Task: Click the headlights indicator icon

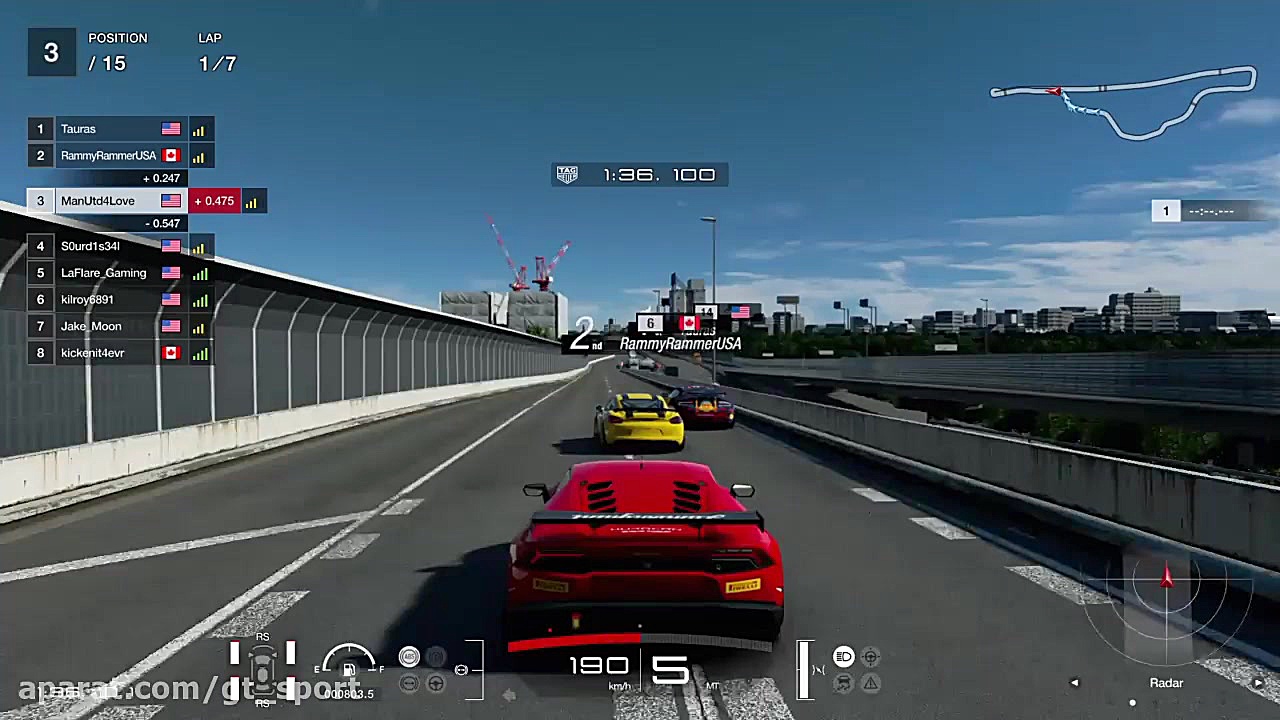Action: [845, 657]
